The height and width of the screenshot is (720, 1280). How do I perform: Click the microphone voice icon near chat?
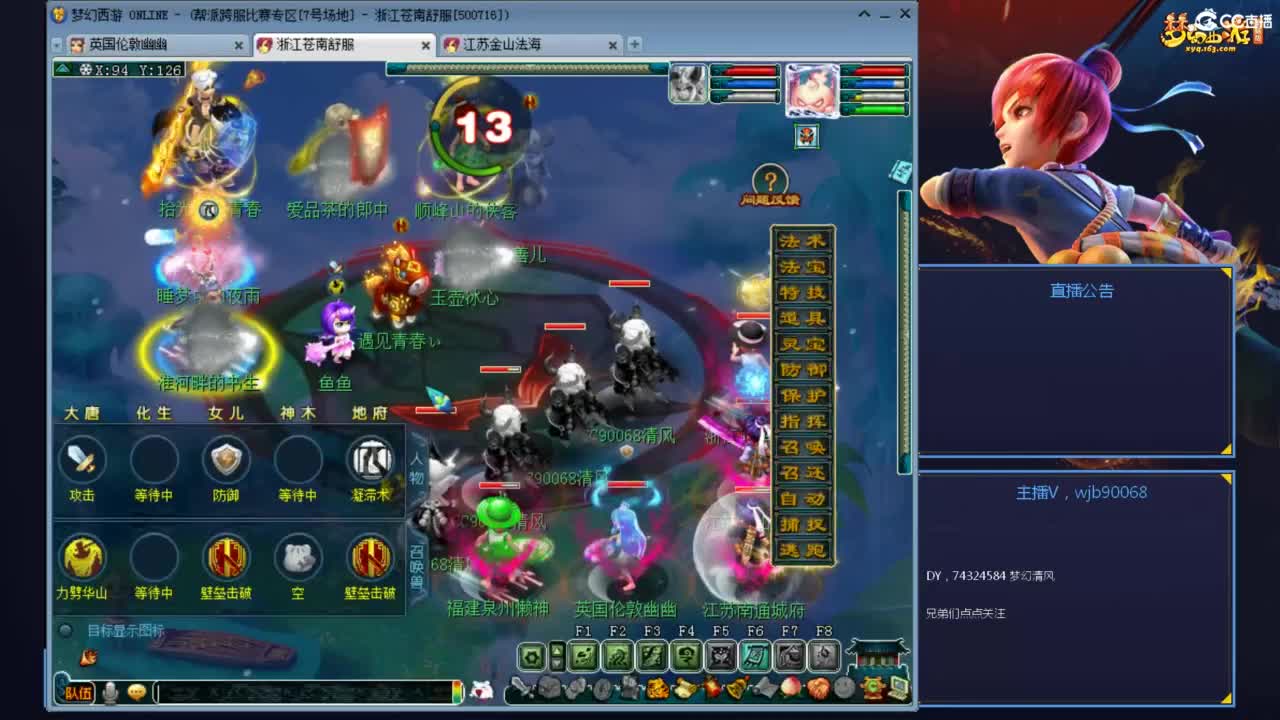tap(108, 691)
